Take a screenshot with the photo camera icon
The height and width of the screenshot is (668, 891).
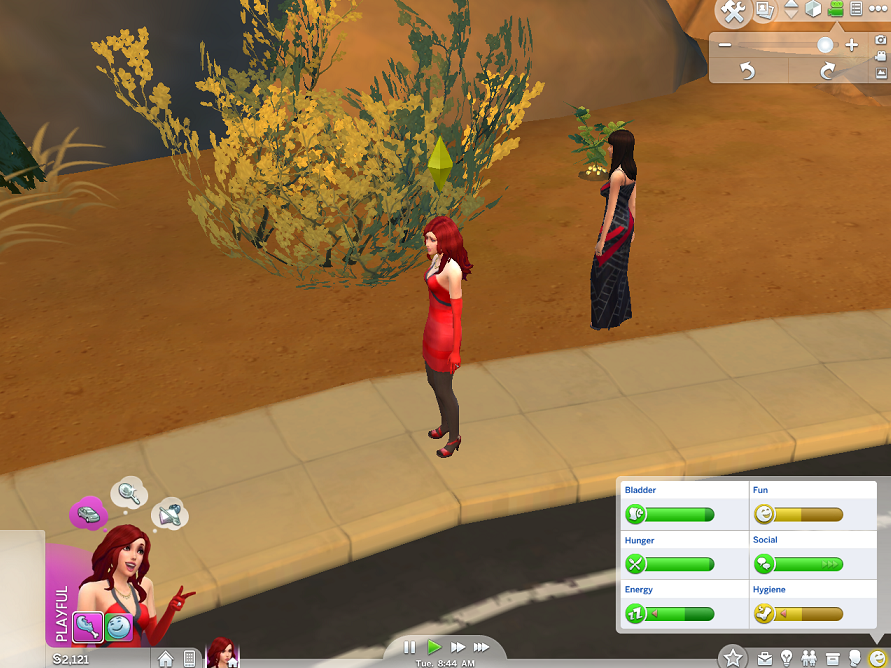(x=881, y=40)
